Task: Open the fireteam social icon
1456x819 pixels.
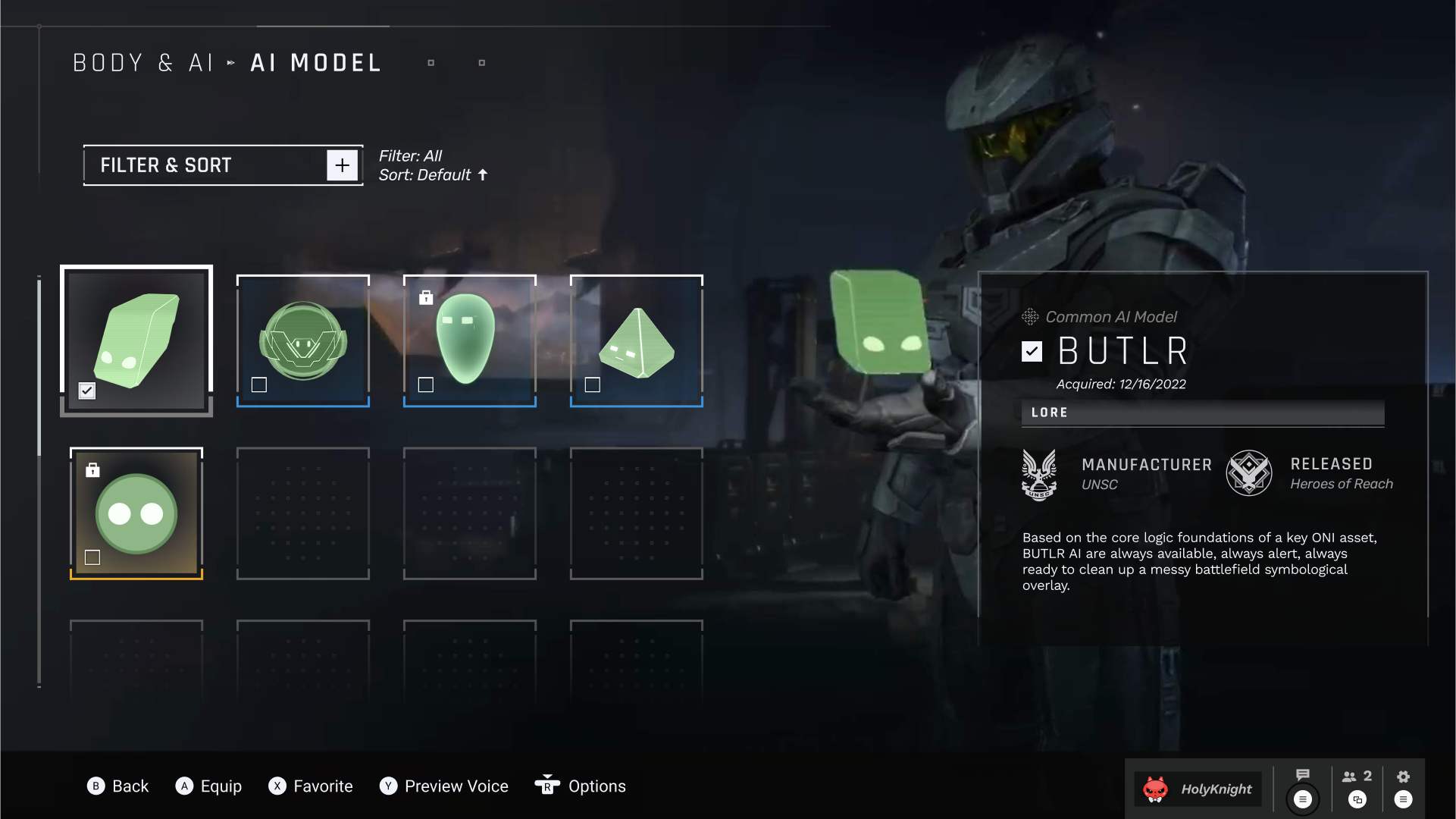Action: coord(1357,777)
